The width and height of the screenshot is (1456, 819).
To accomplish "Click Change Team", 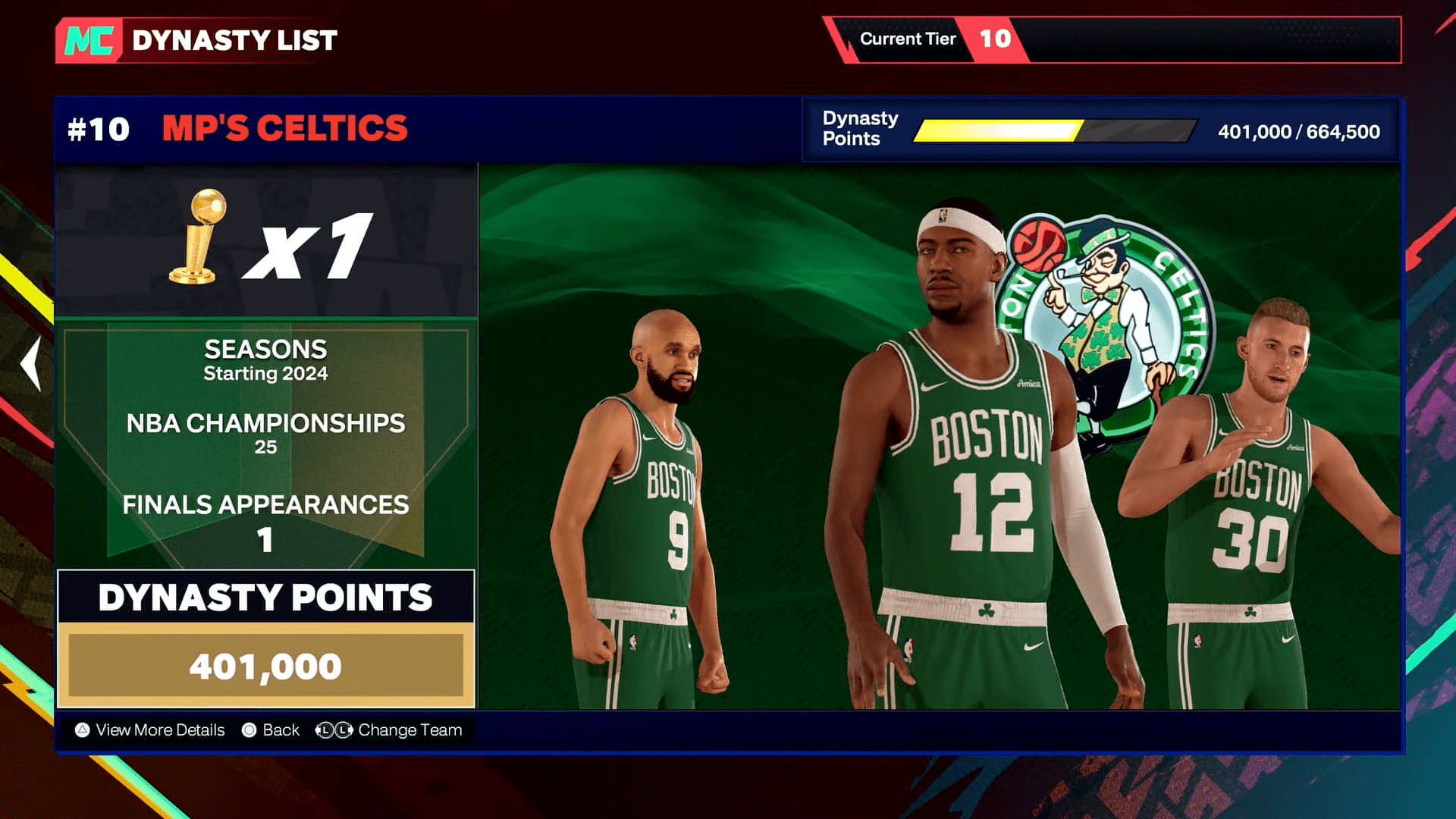I will [411, 730].
